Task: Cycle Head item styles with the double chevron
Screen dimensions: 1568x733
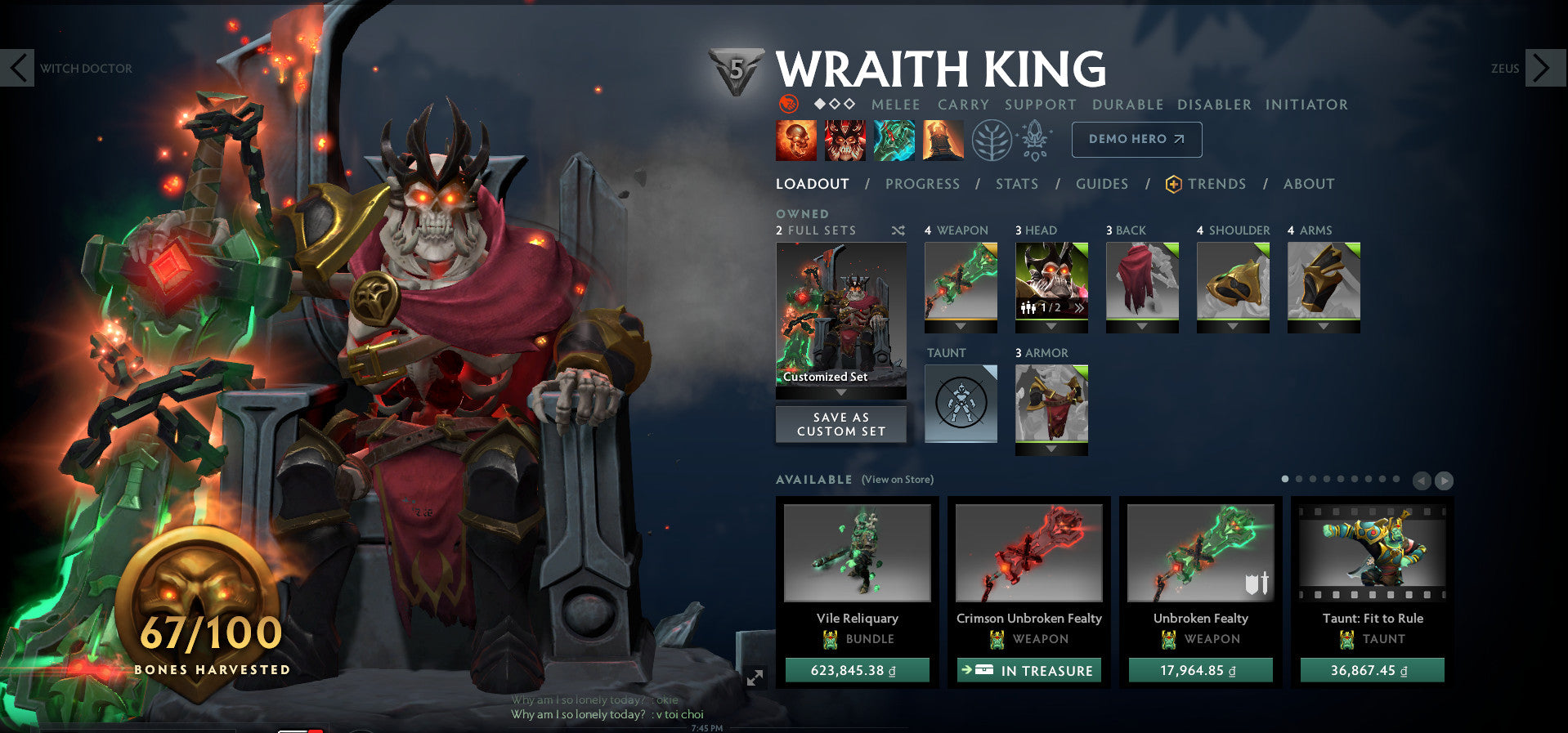Action: pyautogui.click(x=1081, y=307)
